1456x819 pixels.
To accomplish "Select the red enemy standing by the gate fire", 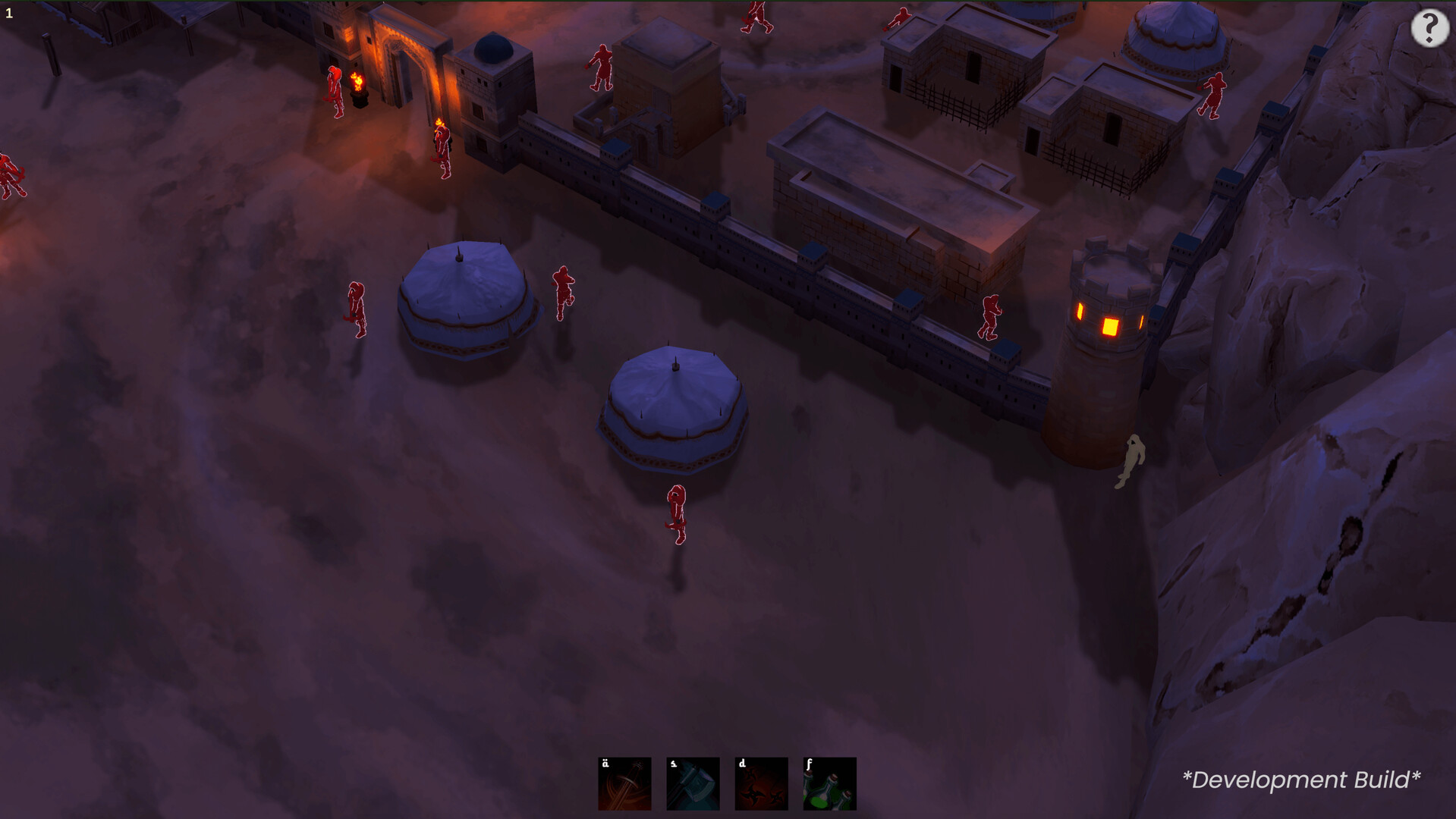I will click(334, 91).
